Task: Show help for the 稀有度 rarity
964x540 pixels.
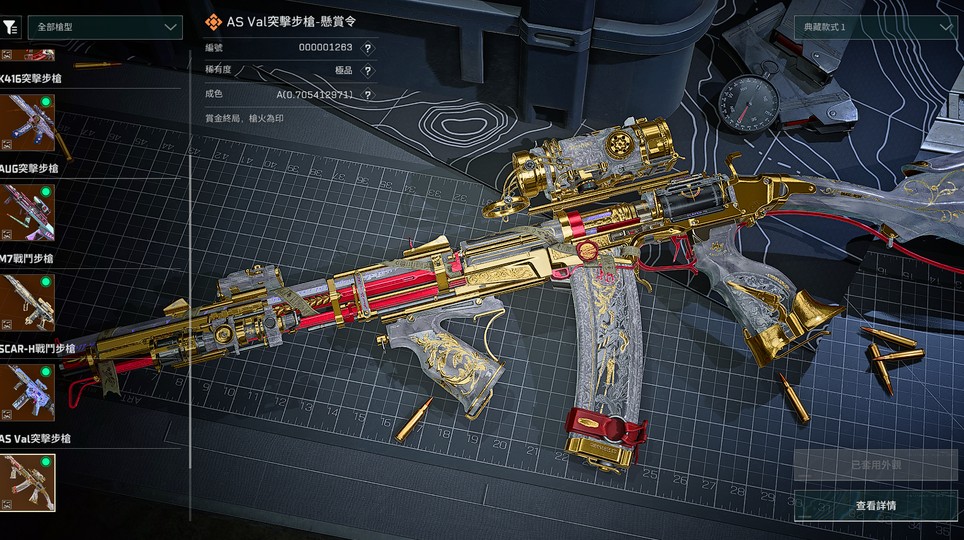Action: [368, 71]
